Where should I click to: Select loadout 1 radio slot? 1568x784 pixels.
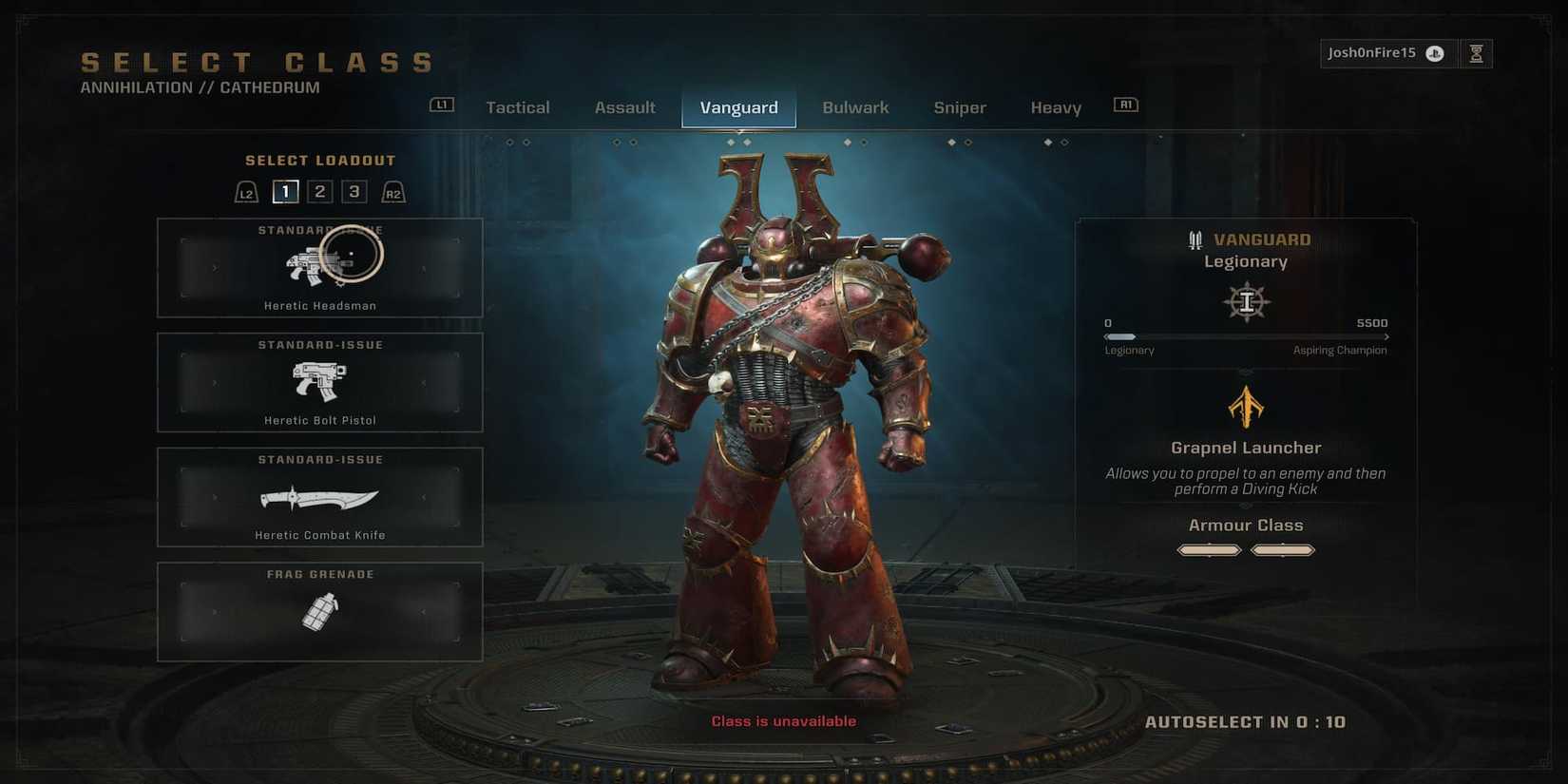pyautogui.click(x=284, y=191)
